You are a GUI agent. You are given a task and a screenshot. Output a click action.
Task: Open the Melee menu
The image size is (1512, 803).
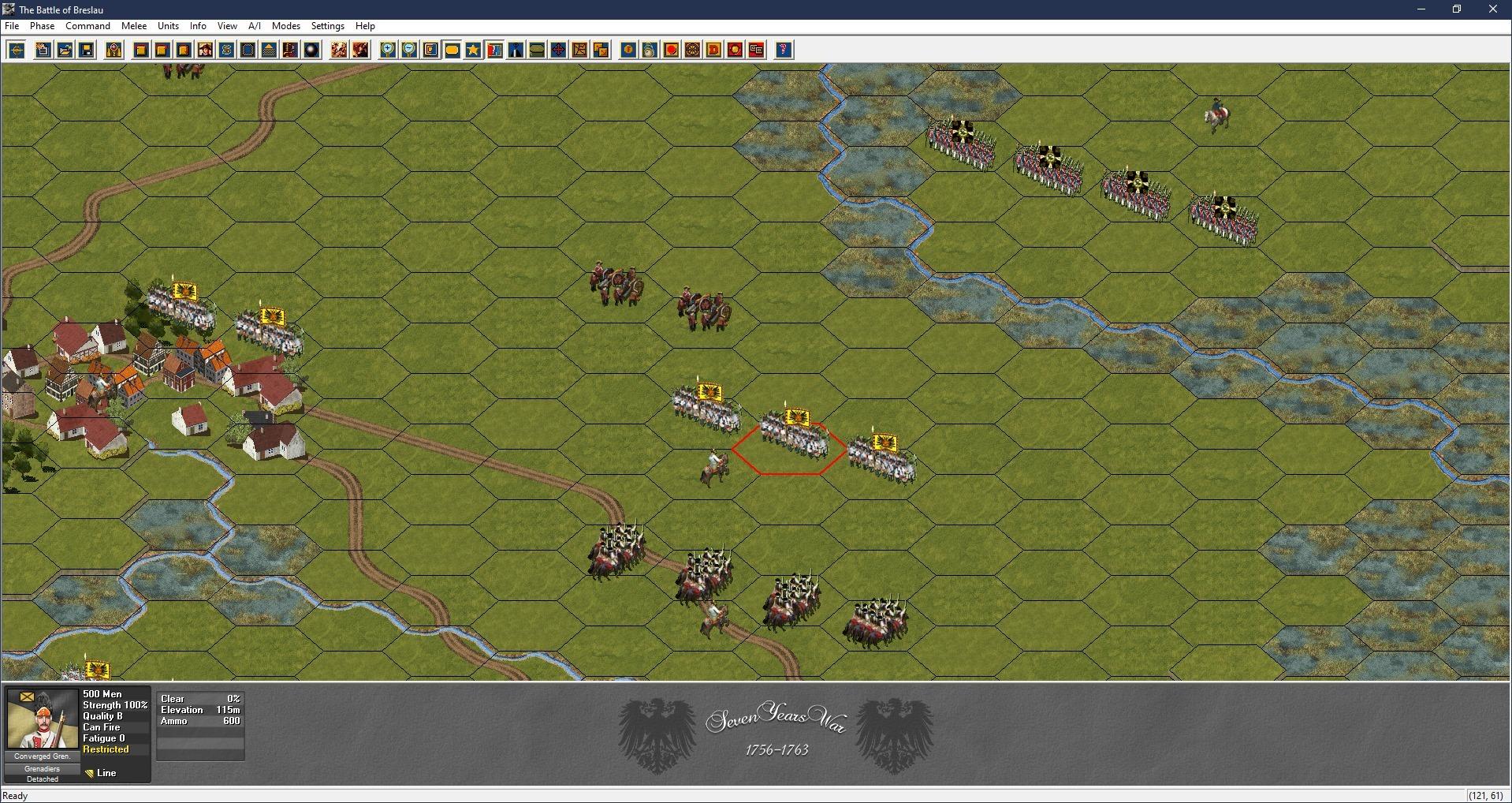coord(134,26)
